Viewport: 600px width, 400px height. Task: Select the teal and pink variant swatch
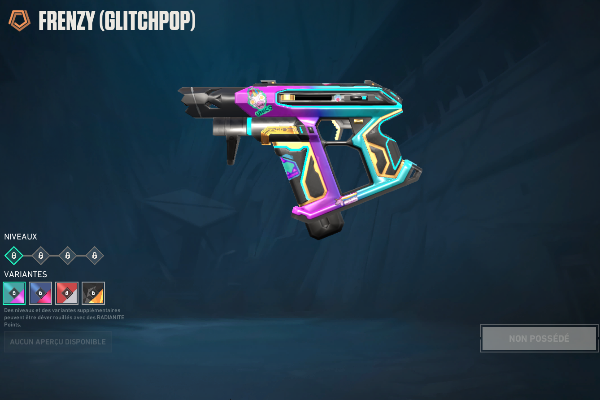pyautogui.click(x=15, y=293)
